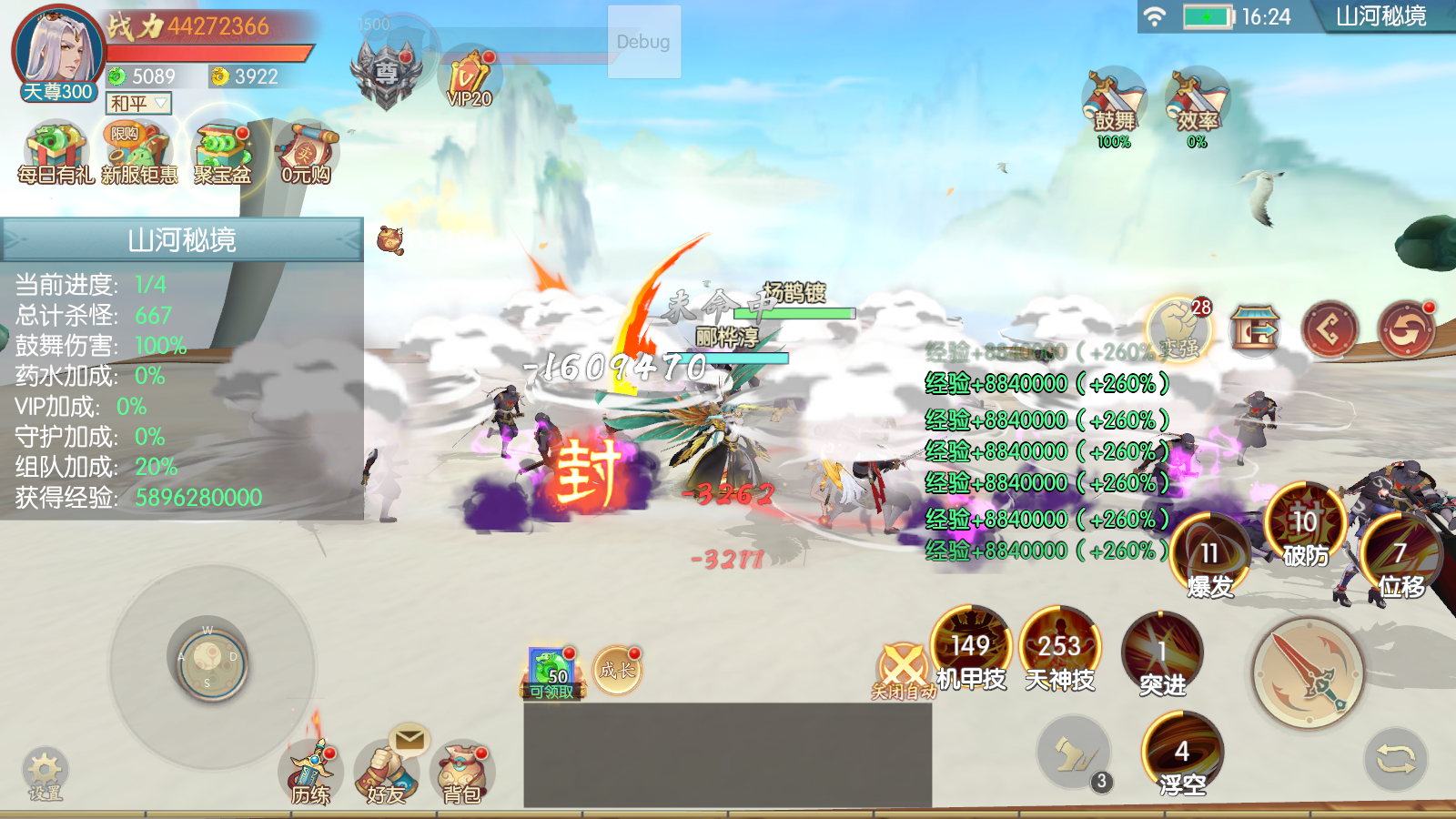Open the 背包 backpack
The width and height of the screenshot is (1456, 819).
[x=462, y=773]
